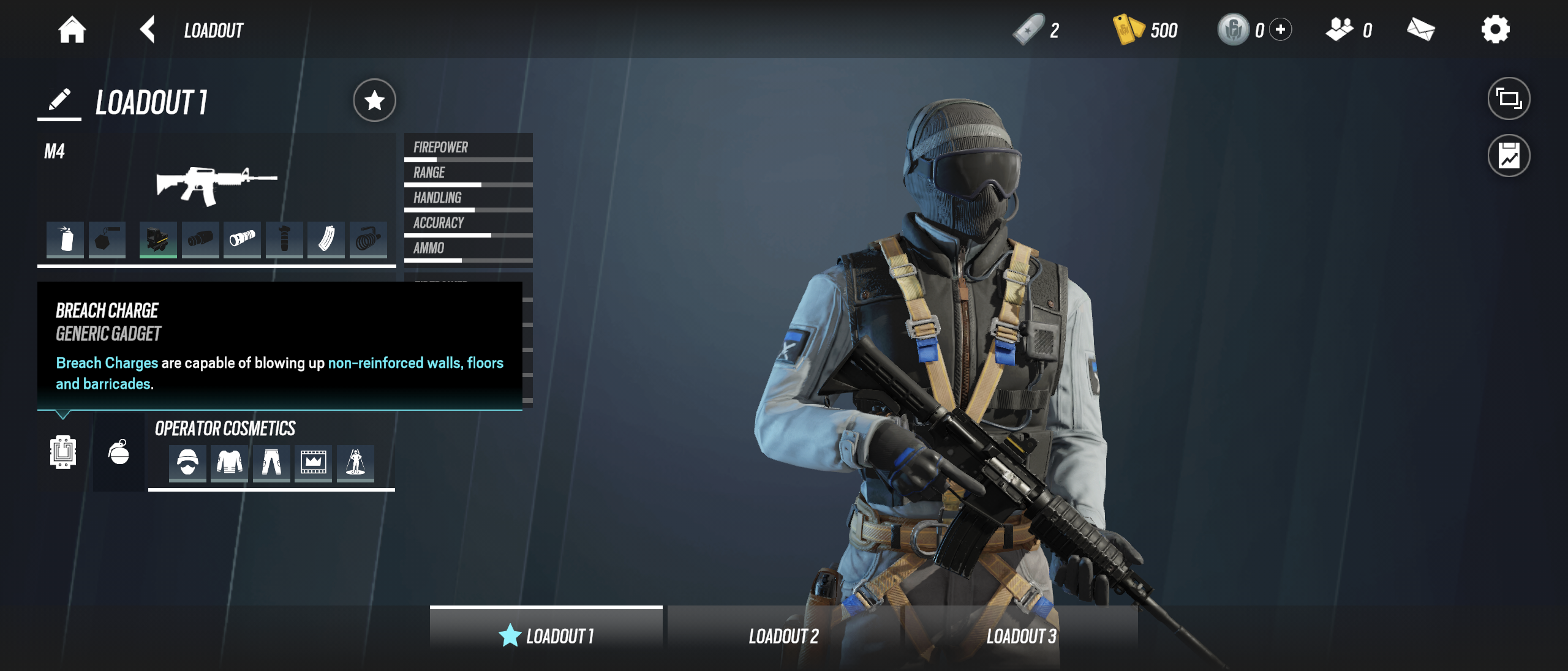Select the weapon skin spray can slot
Screen dimensions: 1568x671
(66, 239)
